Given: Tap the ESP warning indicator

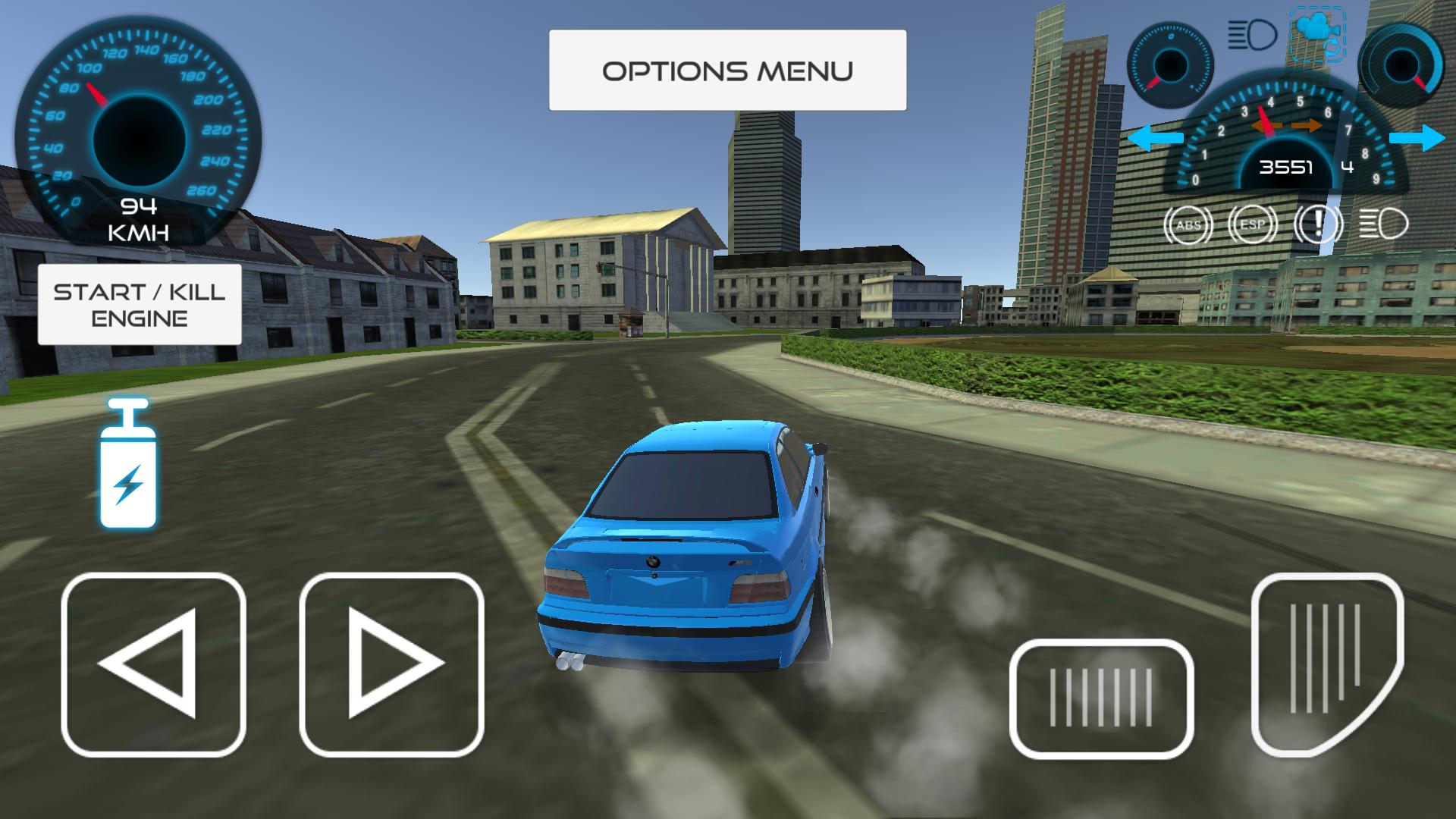Looking at the screenshot, I should pyautogui.click(x=1253, y=224).
